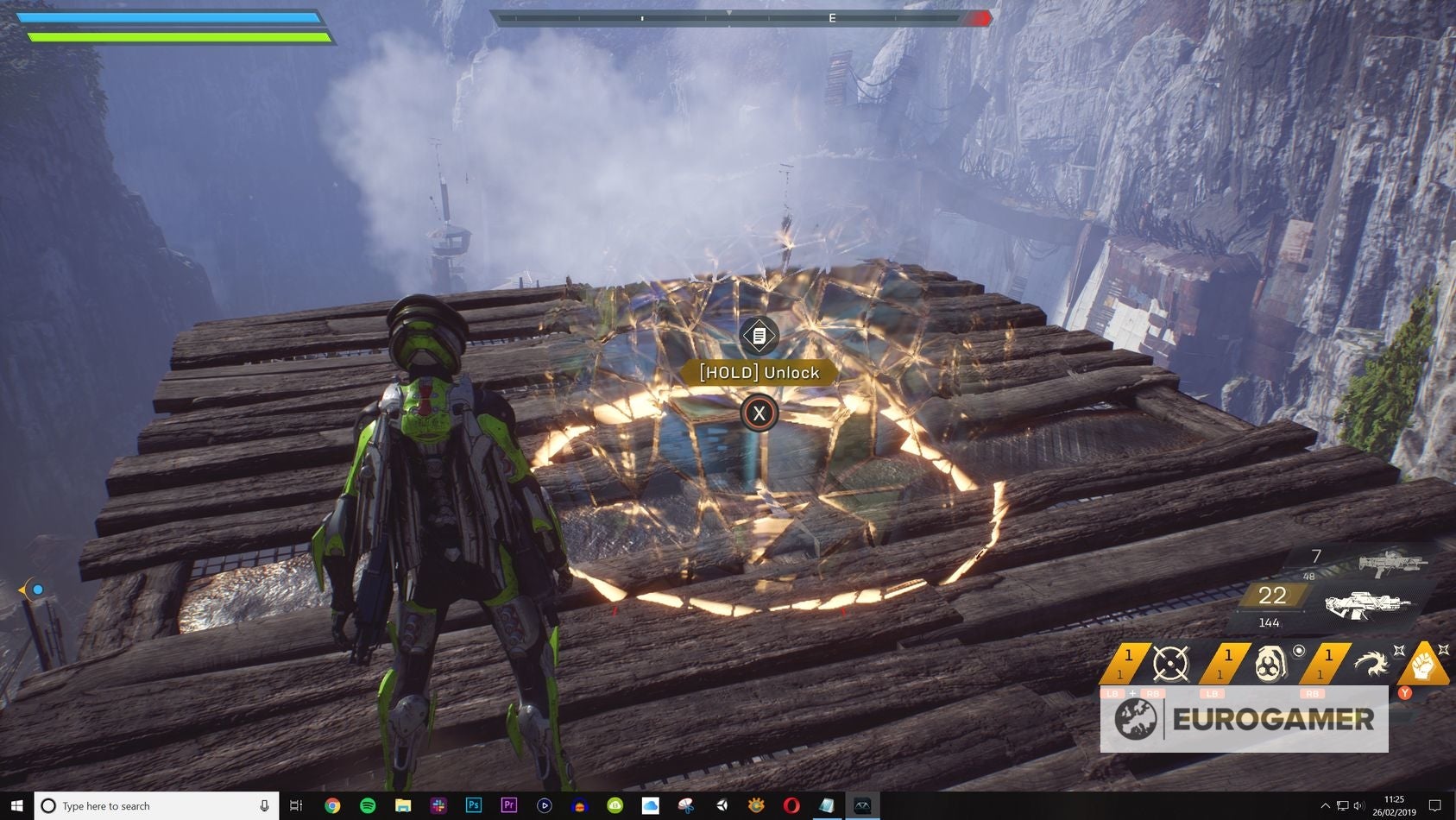Open Spotify from the taskbar
The height and width of the screenshot is (820, 1456).
pos(367,805)
